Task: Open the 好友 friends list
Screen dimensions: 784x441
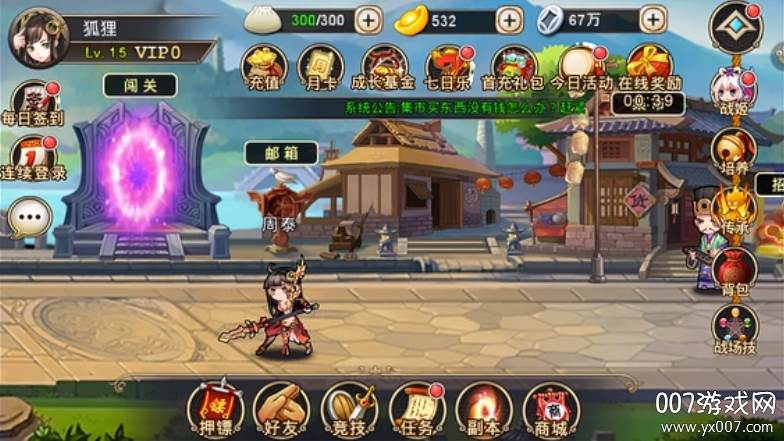Action: tap(281, 409)
